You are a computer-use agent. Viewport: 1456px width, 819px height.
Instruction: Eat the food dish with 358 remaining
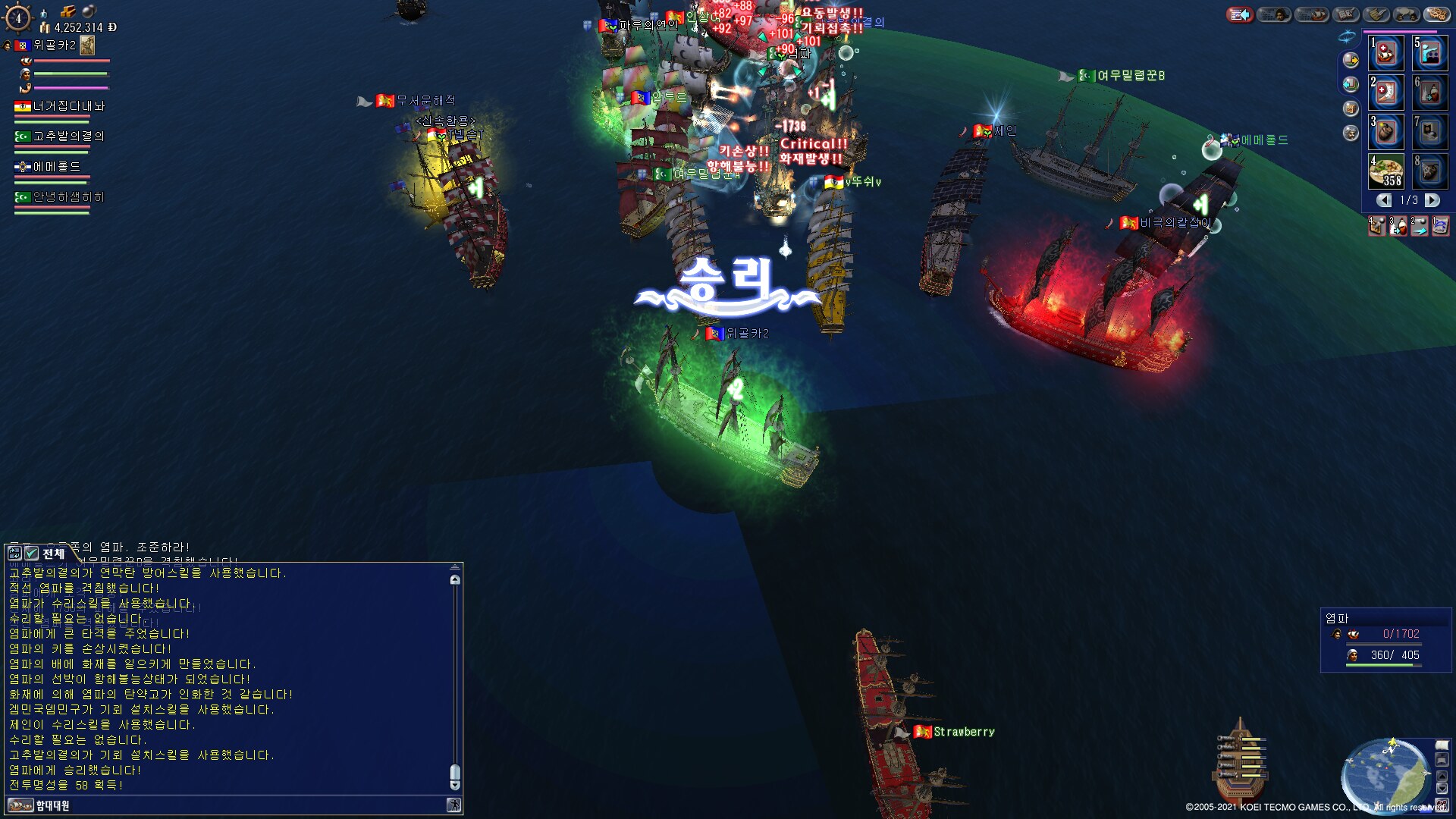pos(1386,171)
